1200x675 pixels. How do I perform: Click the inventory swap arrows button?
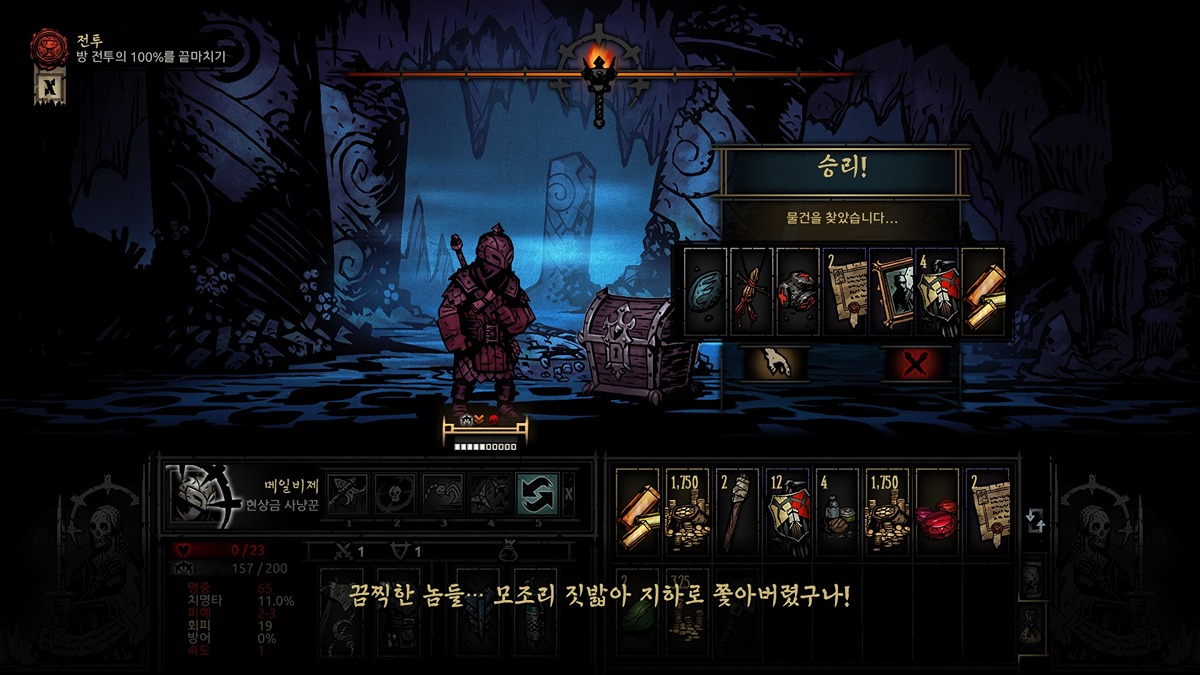[1035, 520]
